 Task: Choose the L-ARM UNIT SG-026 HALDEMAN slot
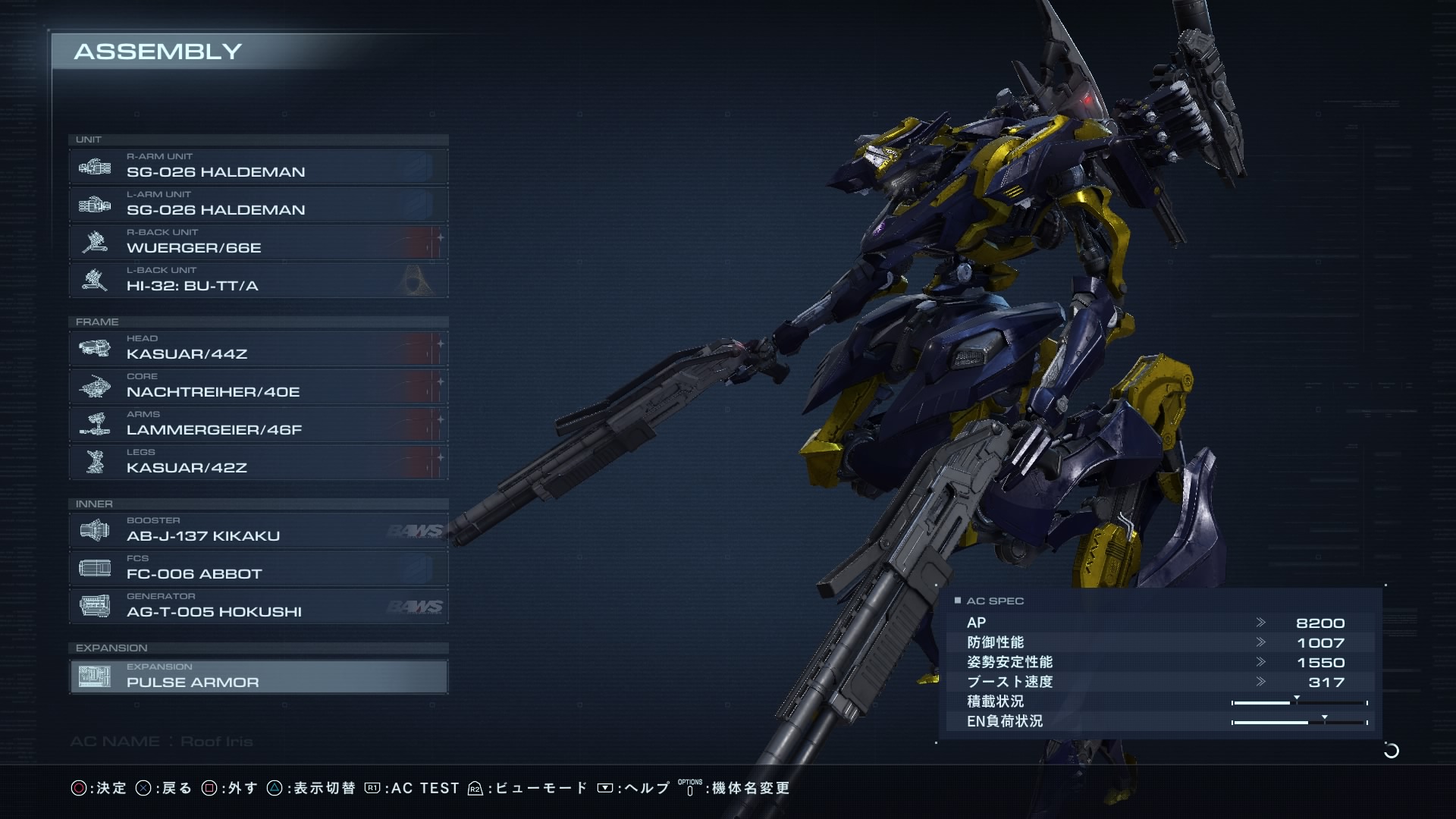click(x=258, y=205)
